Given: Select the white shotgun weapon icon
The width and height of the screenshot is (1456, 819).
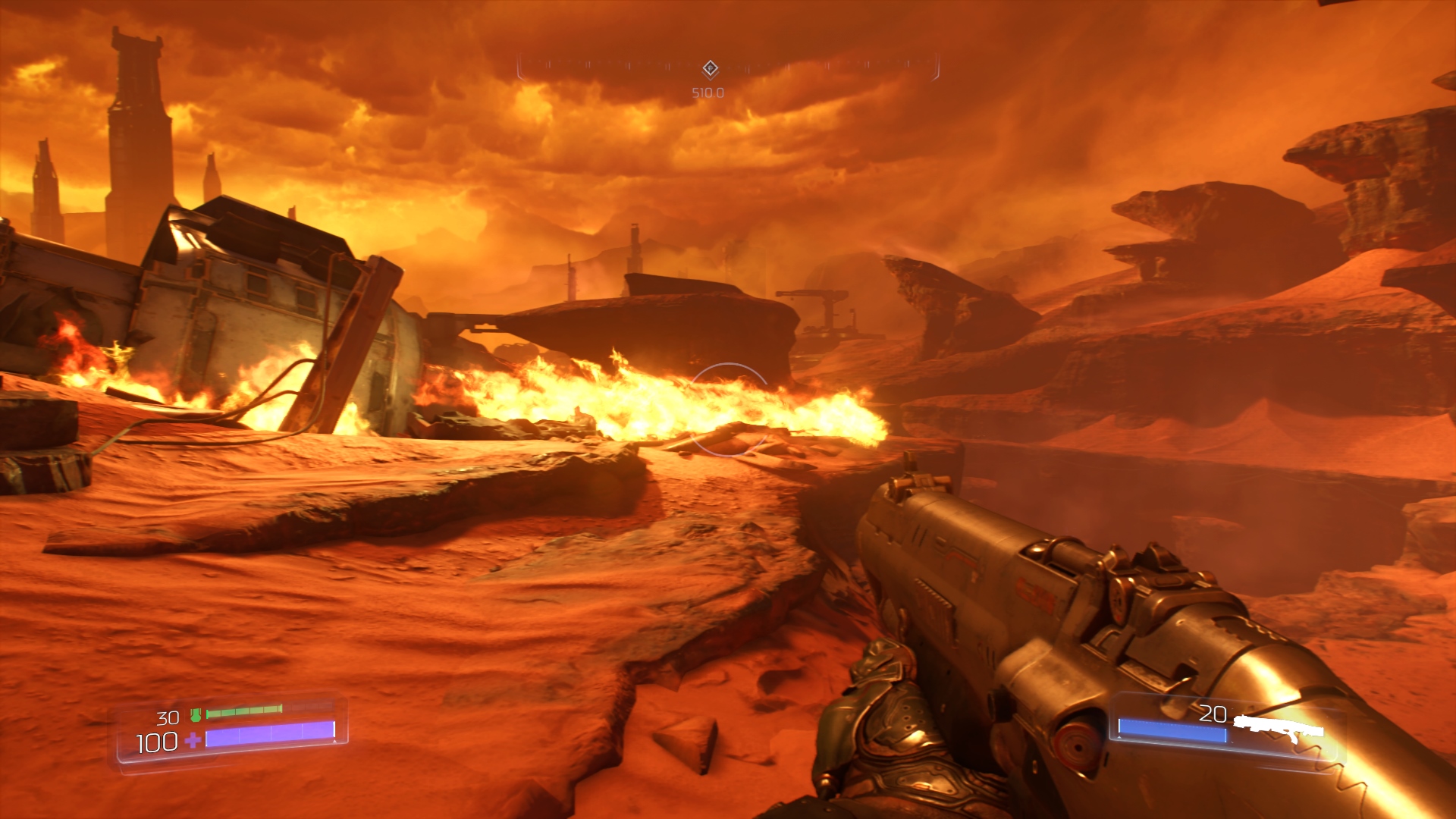Looking at the screenshot, I should (1279, 726).
